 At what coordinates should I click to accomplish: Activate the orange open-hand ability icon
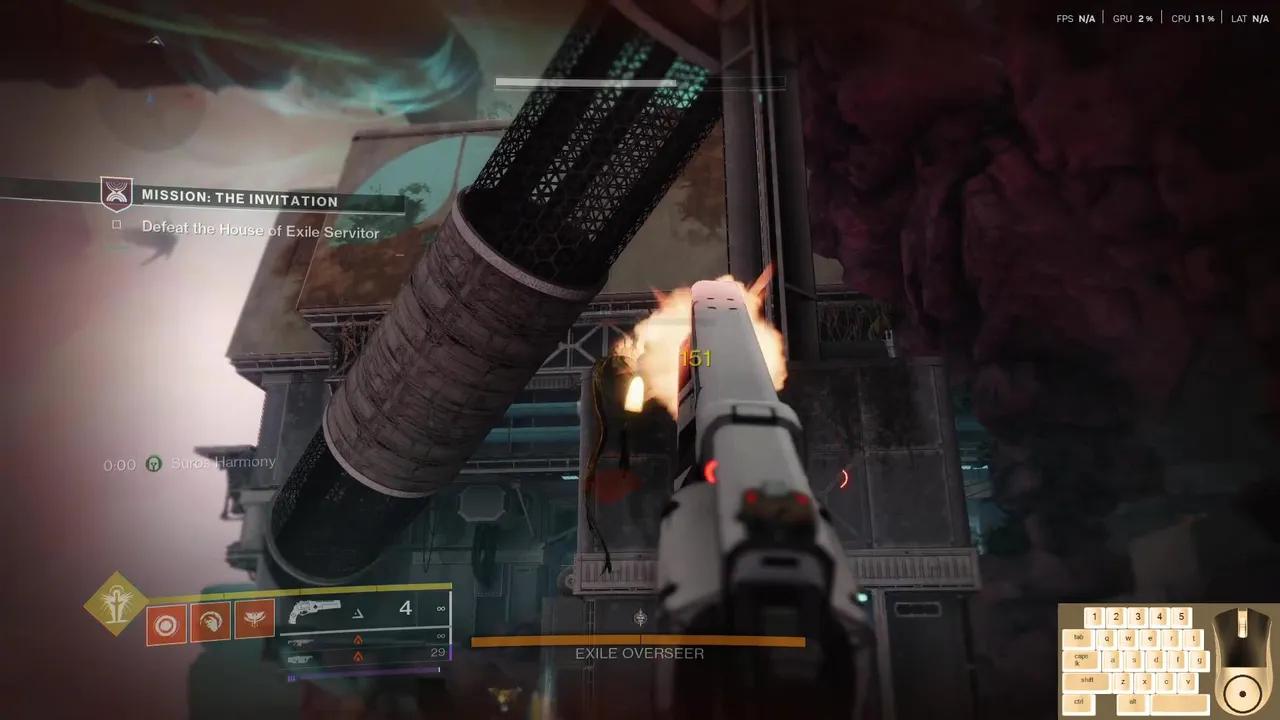[211, 621]
